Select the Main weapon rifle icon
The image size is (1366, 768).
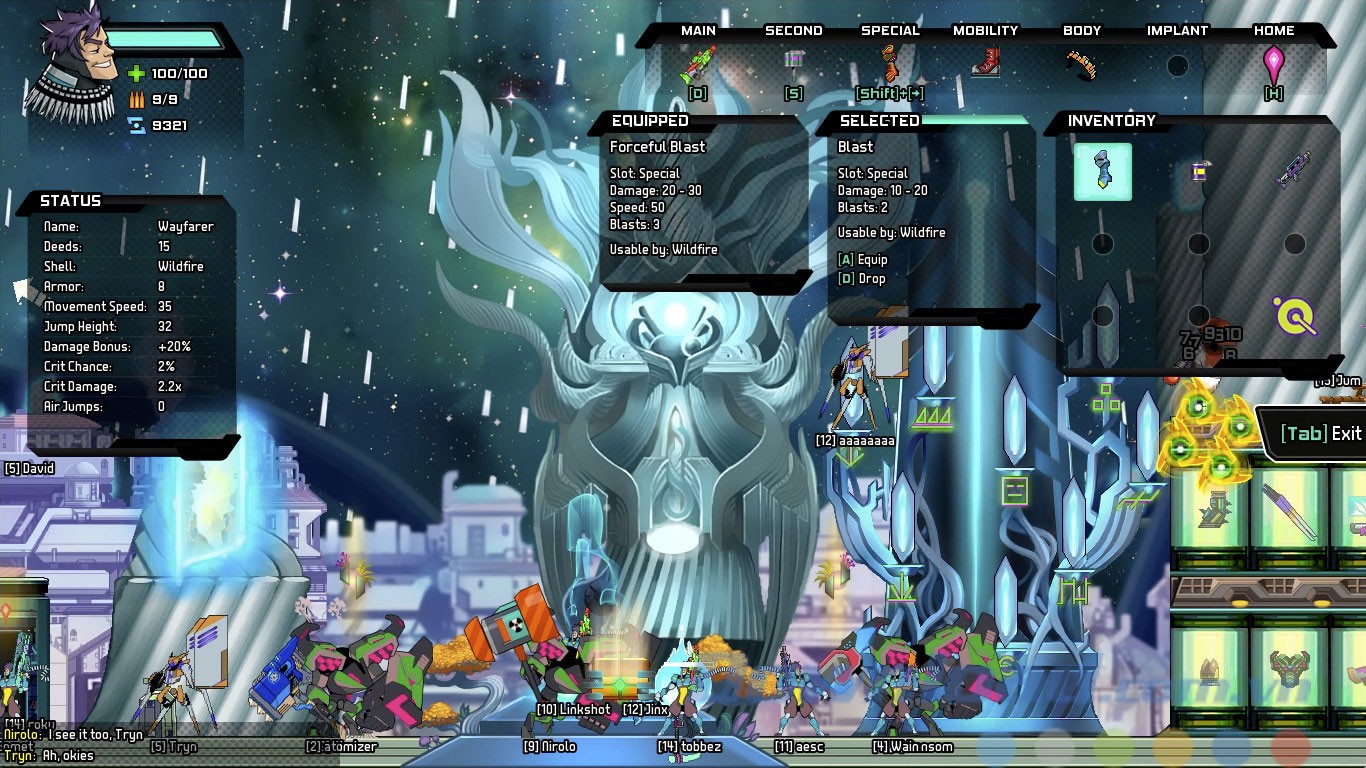[x=697, y=63]
